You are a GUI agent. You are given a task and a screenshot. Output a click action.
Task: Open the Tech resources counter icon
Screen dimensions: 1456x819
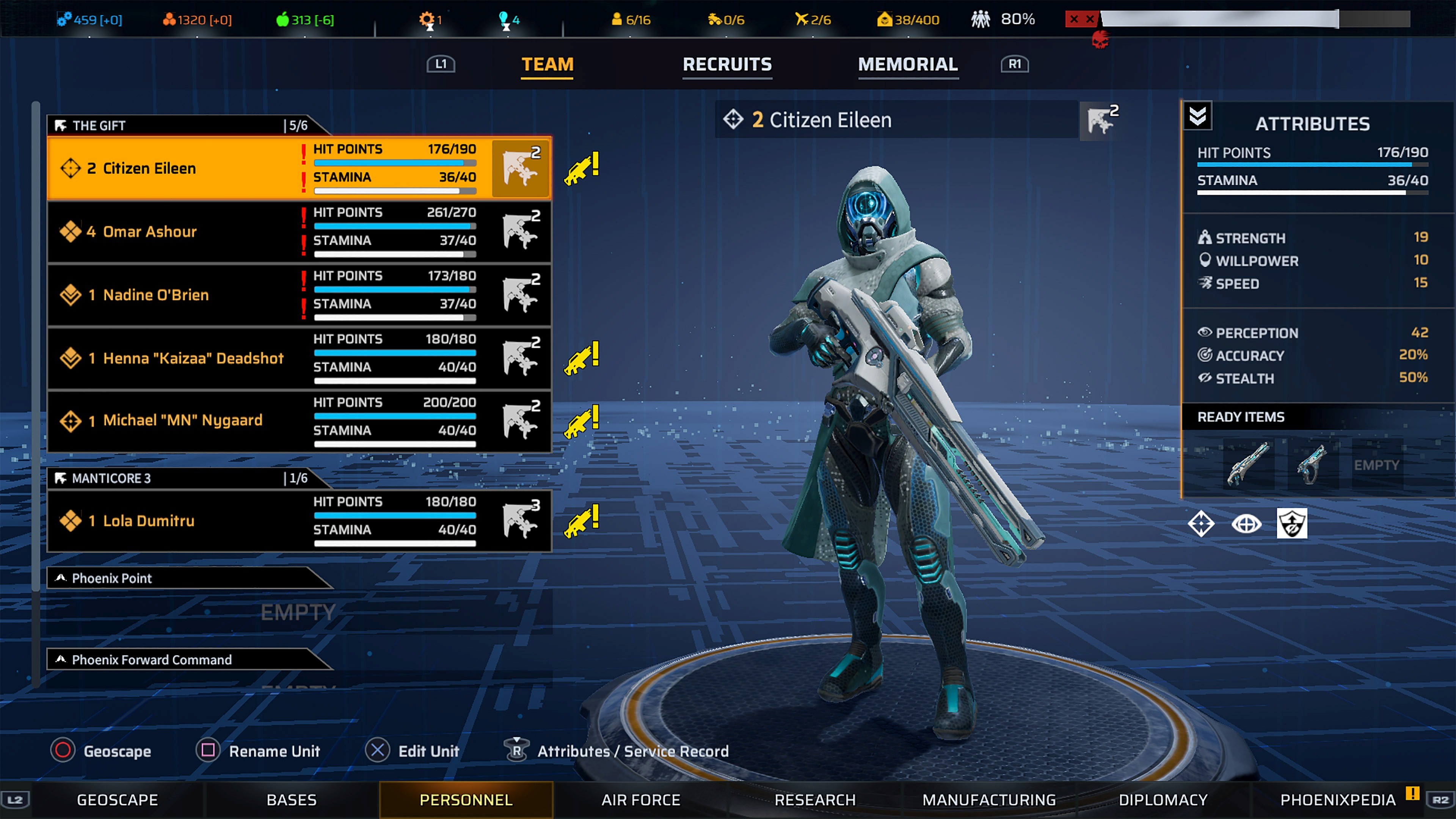point(64,19)
